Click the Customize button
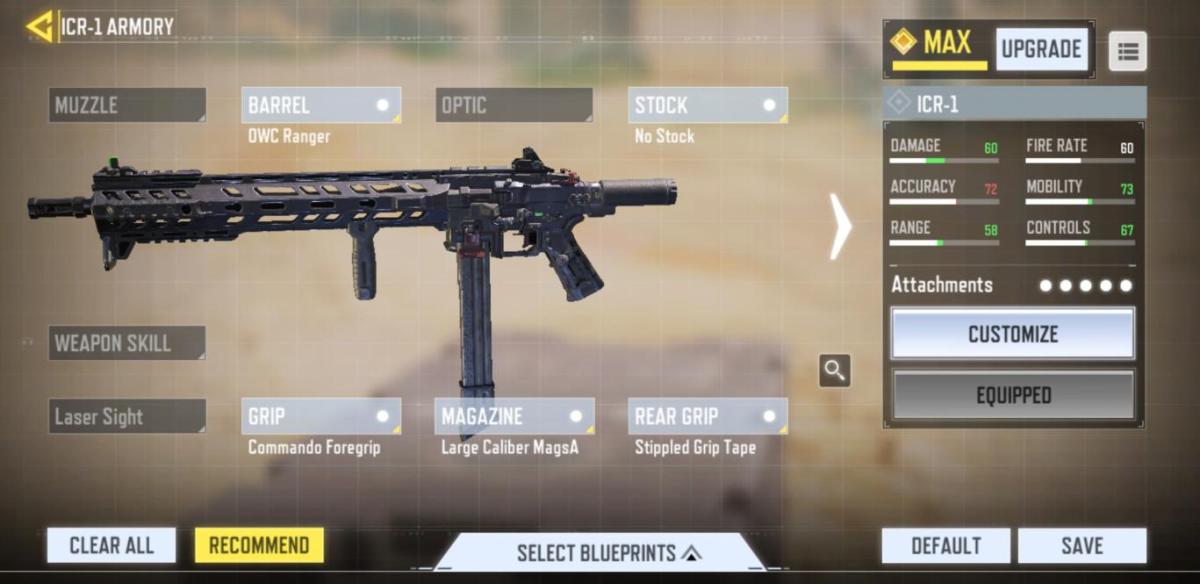This screenshot has height=584, width=1200. 1013,334
